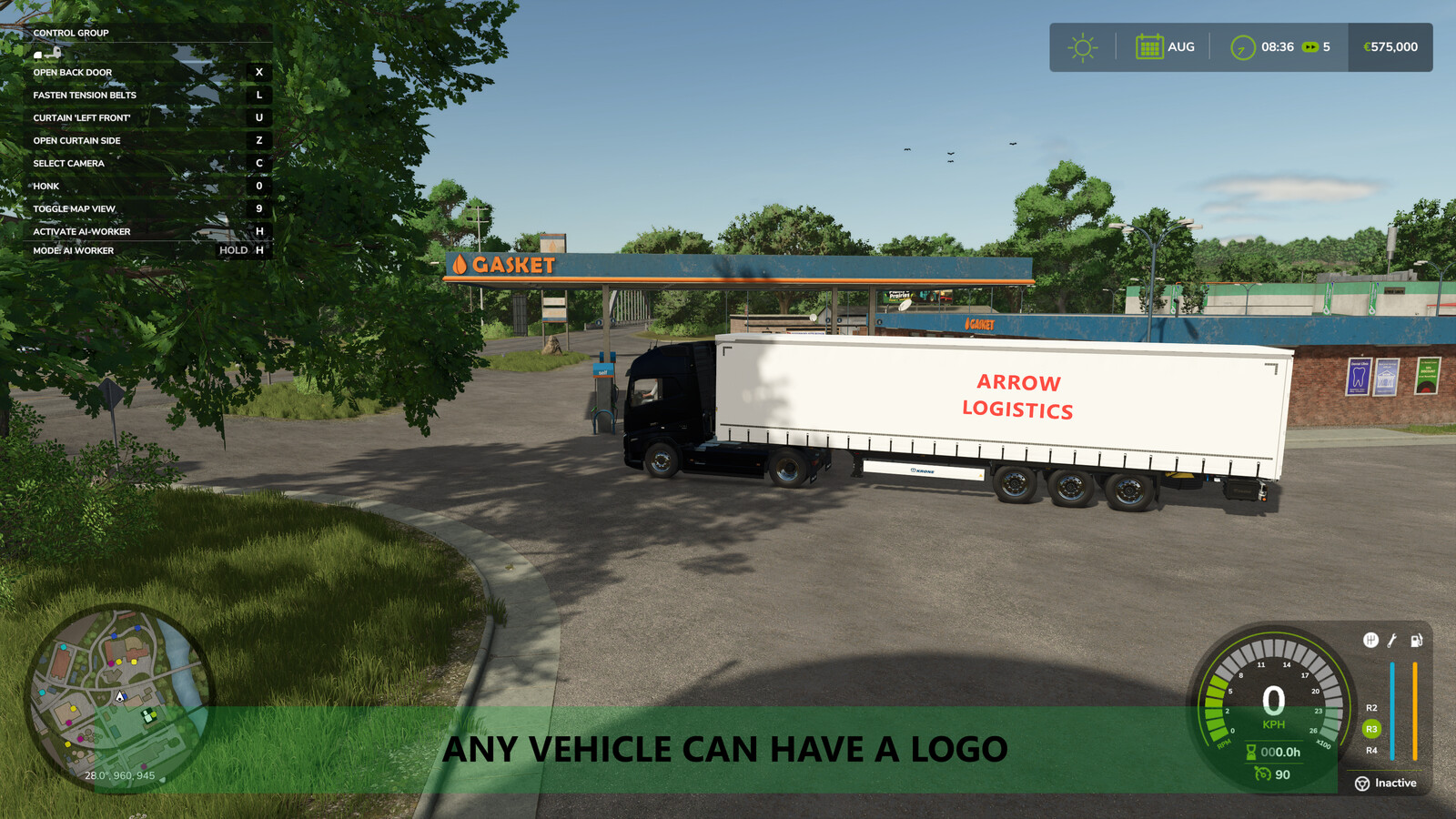The image size is (1456, 819).
Task: Select gear indicator R4
Action: 1370,752
